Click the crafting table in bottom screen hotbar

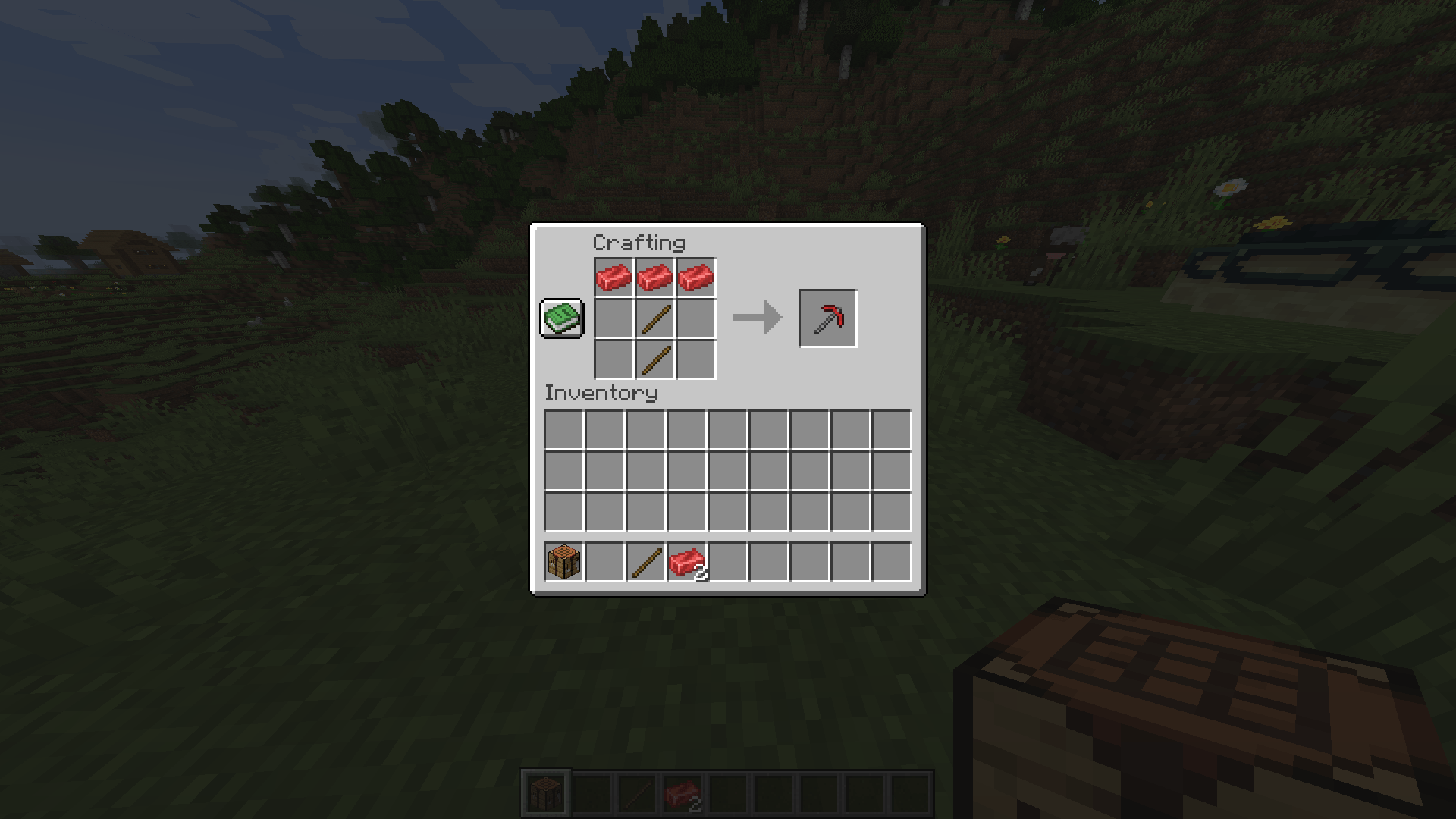546,791
